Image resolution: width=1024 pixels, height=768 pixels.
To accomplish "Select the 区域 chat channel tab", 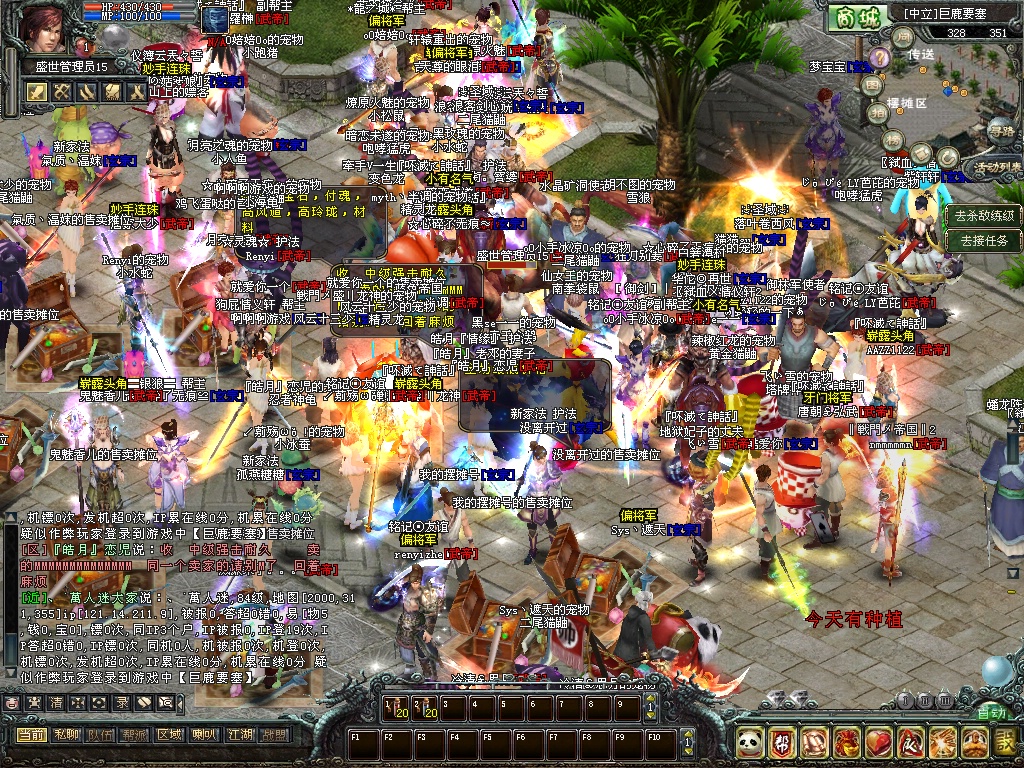I will tap(169, 735).
